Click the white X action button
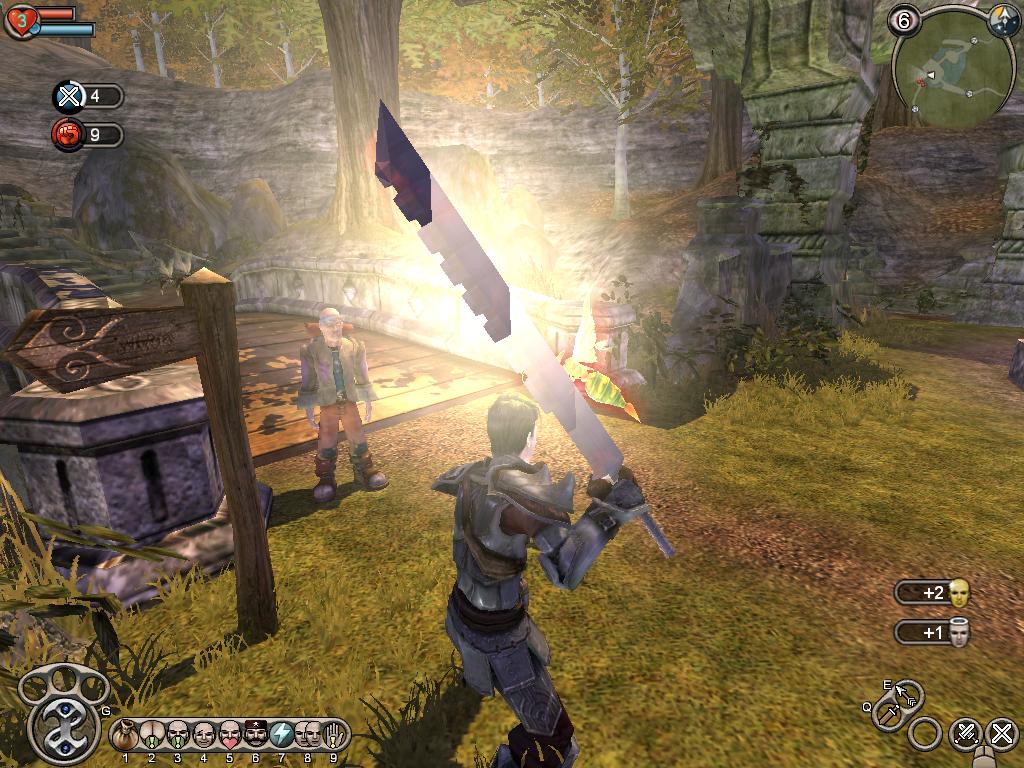This screenshot has height=768, width=1024. [1001, 733]
